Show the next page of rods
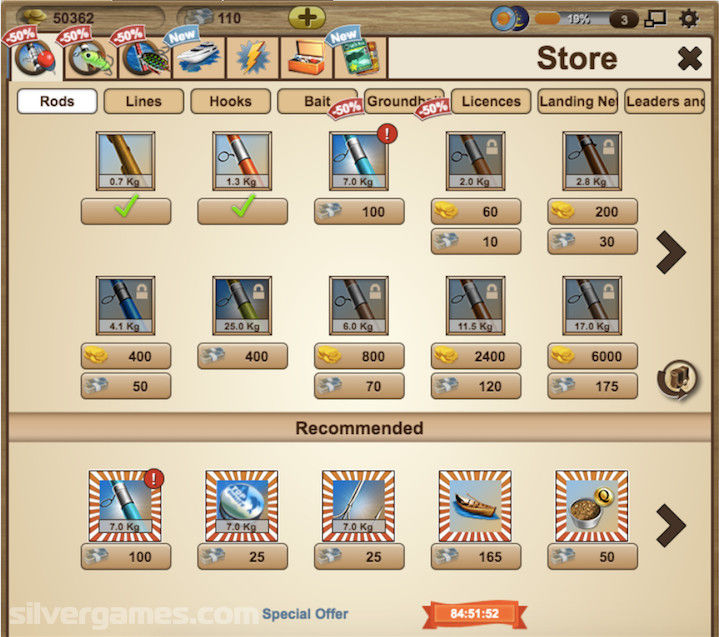Image resolution: width=719 pixels, height=637 pixels. click(670, 253)
